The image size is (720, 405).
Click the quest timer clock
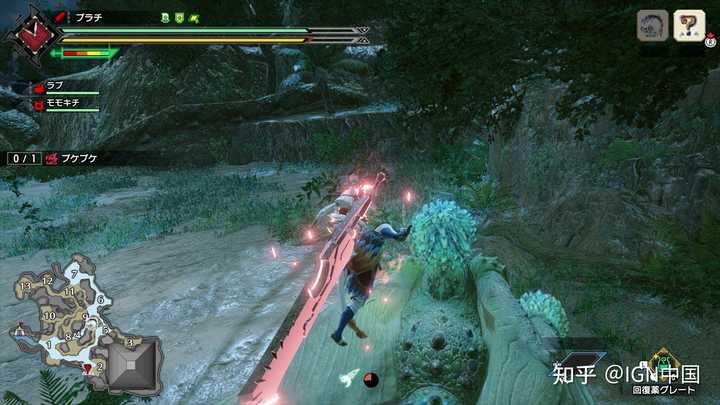pyautogui.click(x=28, y=36)
